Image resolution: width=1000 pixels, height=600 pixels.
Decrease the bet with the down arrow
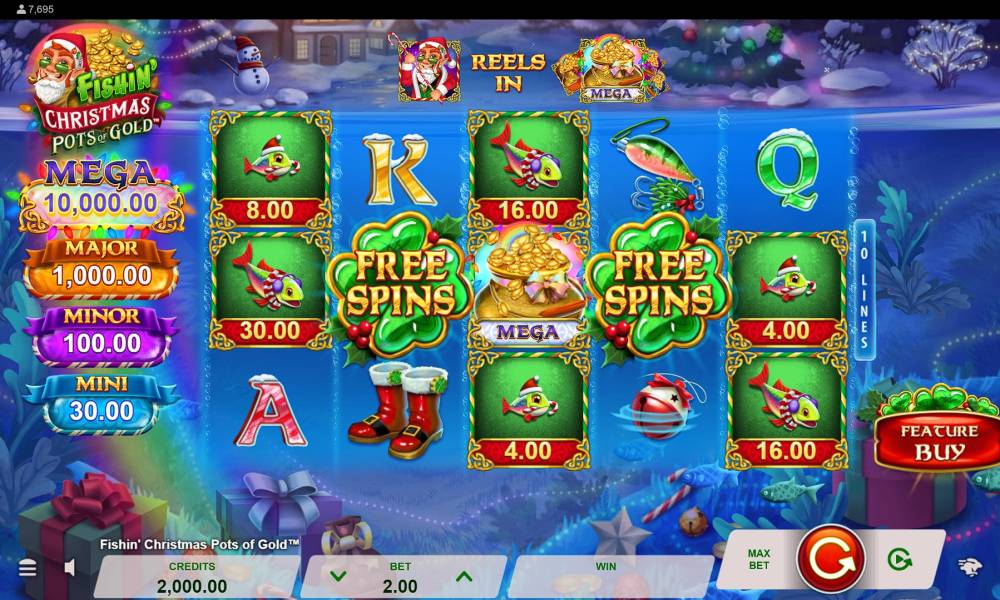[x=338, y=576]
